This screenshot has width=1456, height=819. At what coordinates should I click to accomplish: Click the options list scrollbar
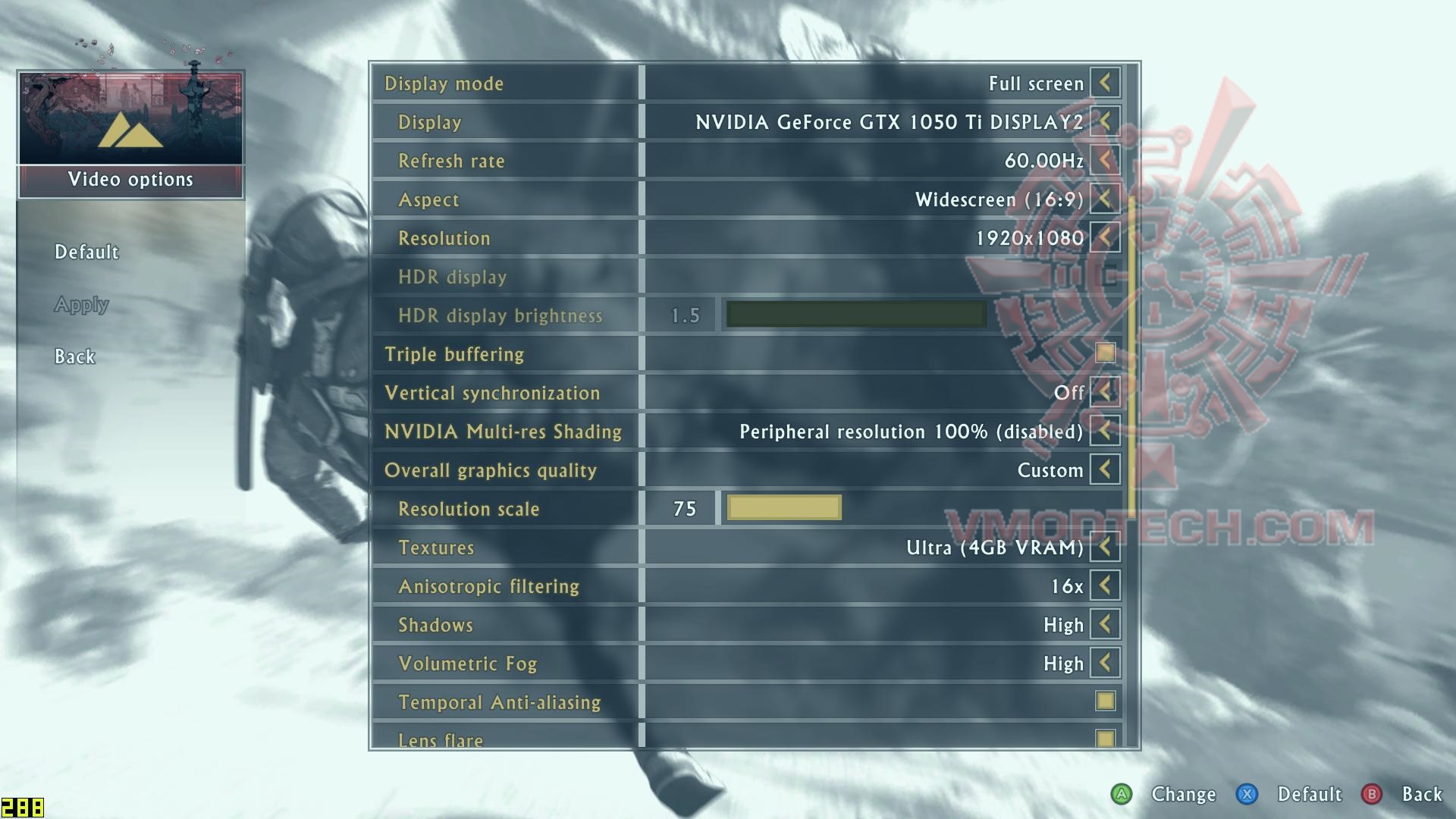click(x=1131, y=356)
